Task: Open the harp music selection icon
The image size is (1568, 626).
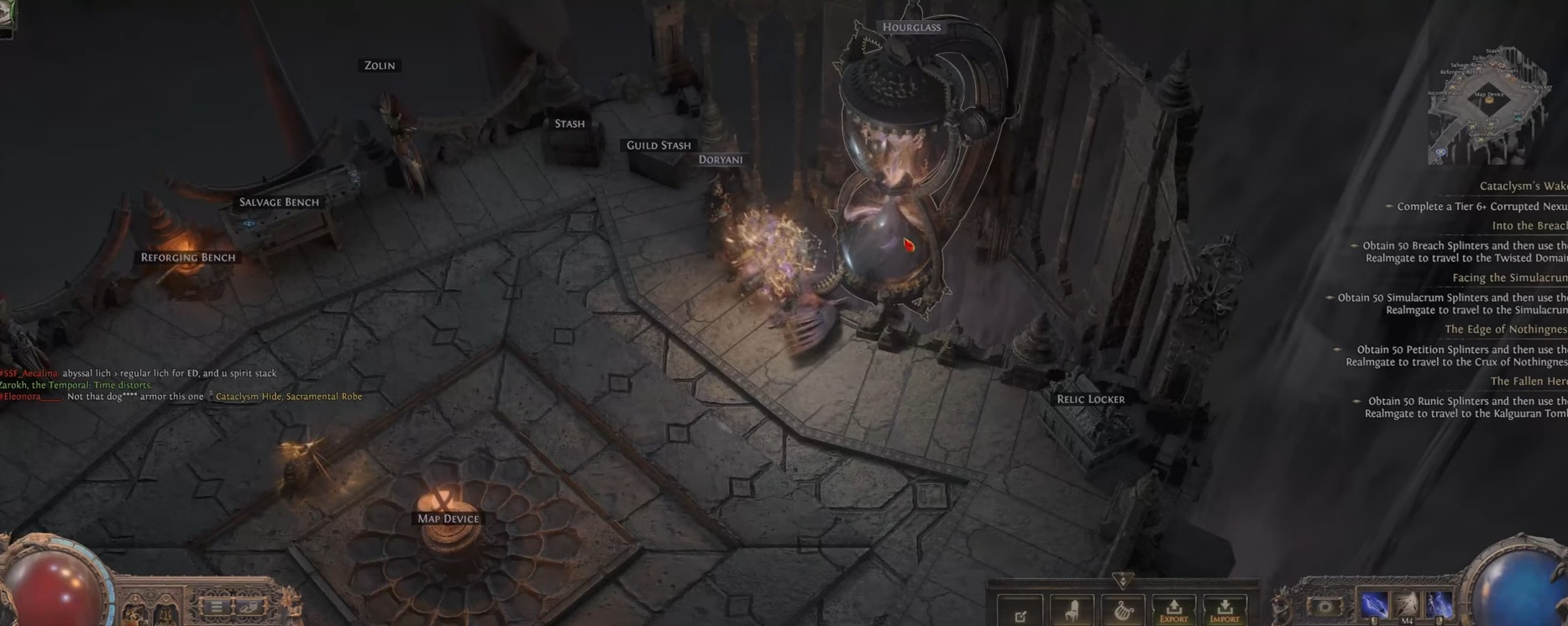Action: (1123, 609)
